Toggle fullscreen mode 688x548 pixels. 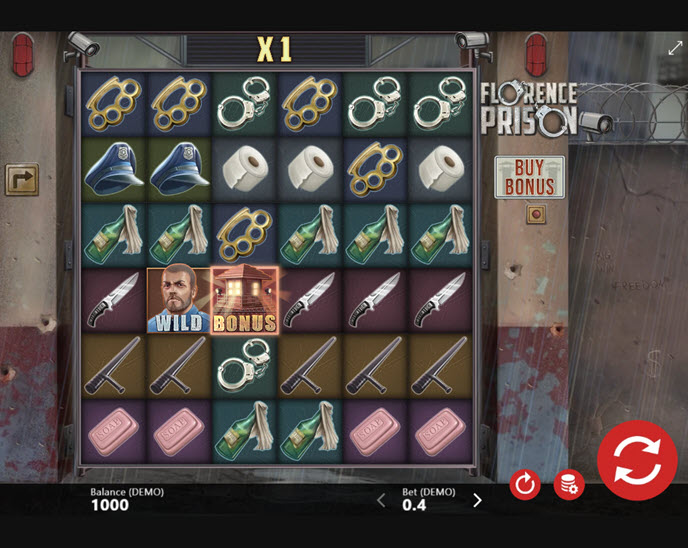coord(675,47)
